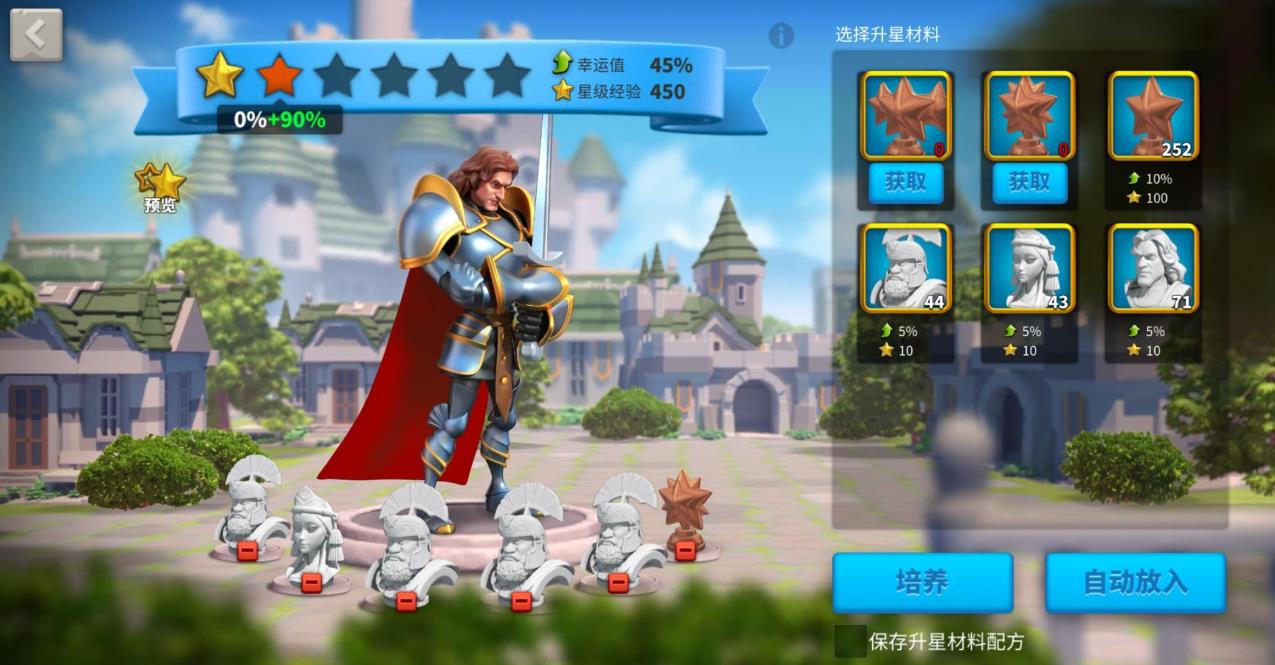
Task: Go back with the arrow button
Action: 36,35
